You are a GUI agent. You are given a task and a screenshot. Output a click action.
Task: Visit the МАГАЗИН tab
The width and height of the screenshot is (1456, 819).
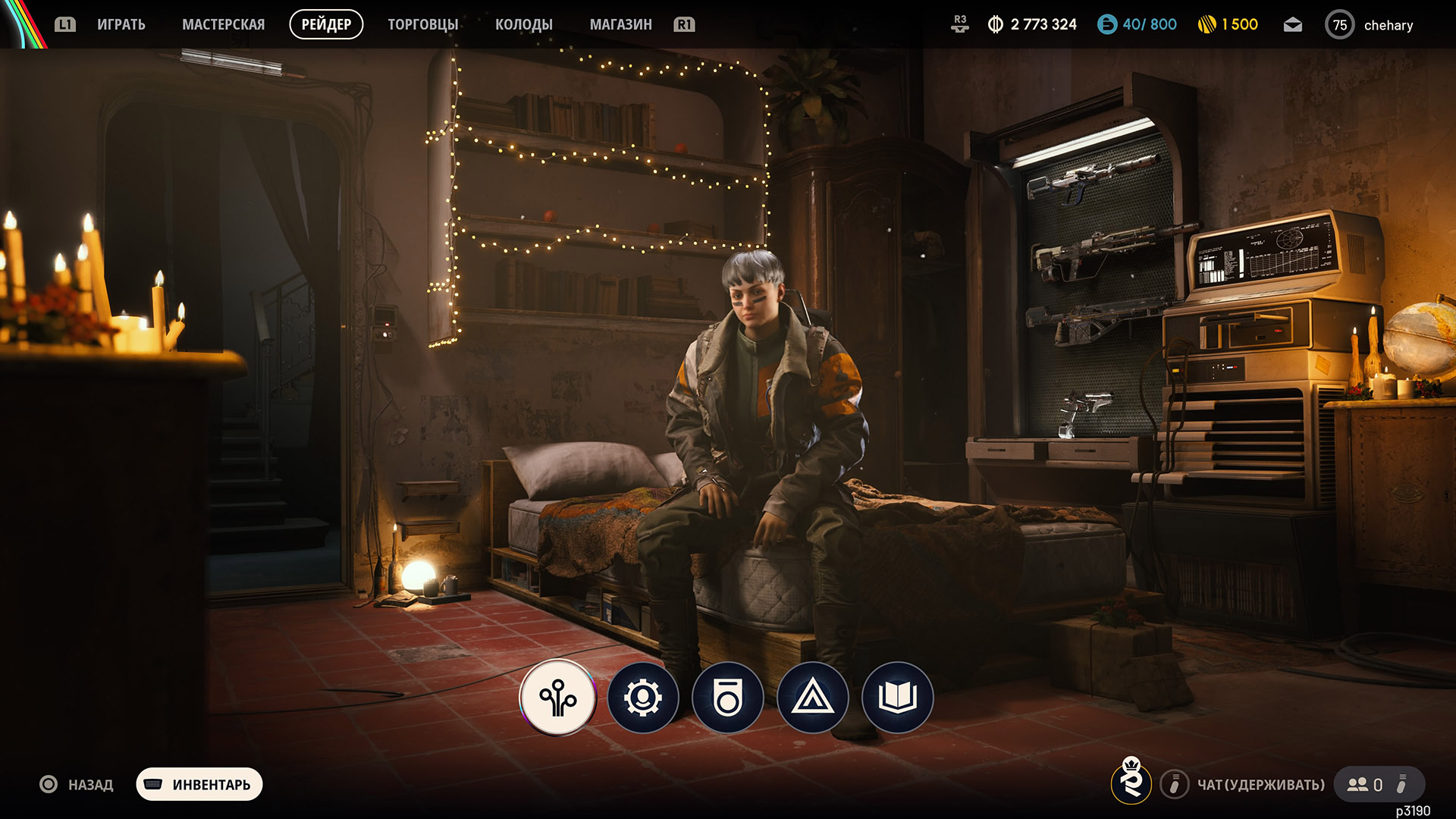[620, 24]
